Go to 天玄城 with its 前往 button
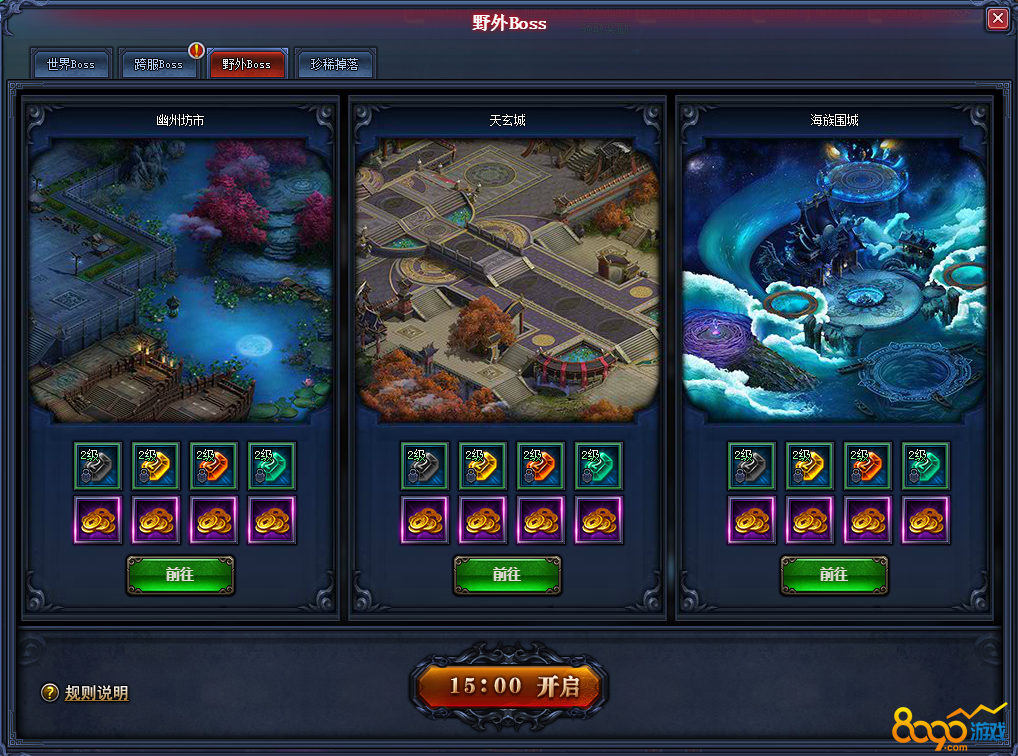The height and width of the screenshot is (756, 1018). click(507, 575)
